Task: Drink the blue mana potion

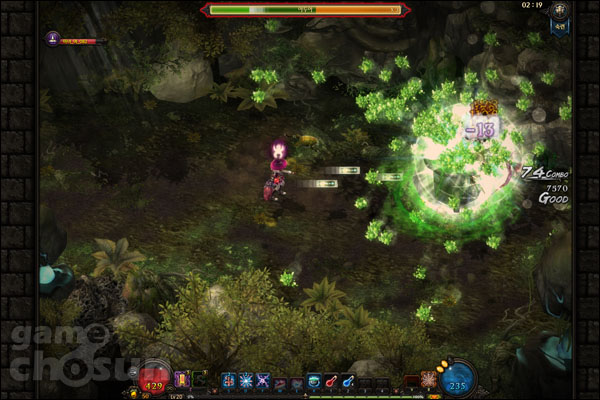Action: 347,380
